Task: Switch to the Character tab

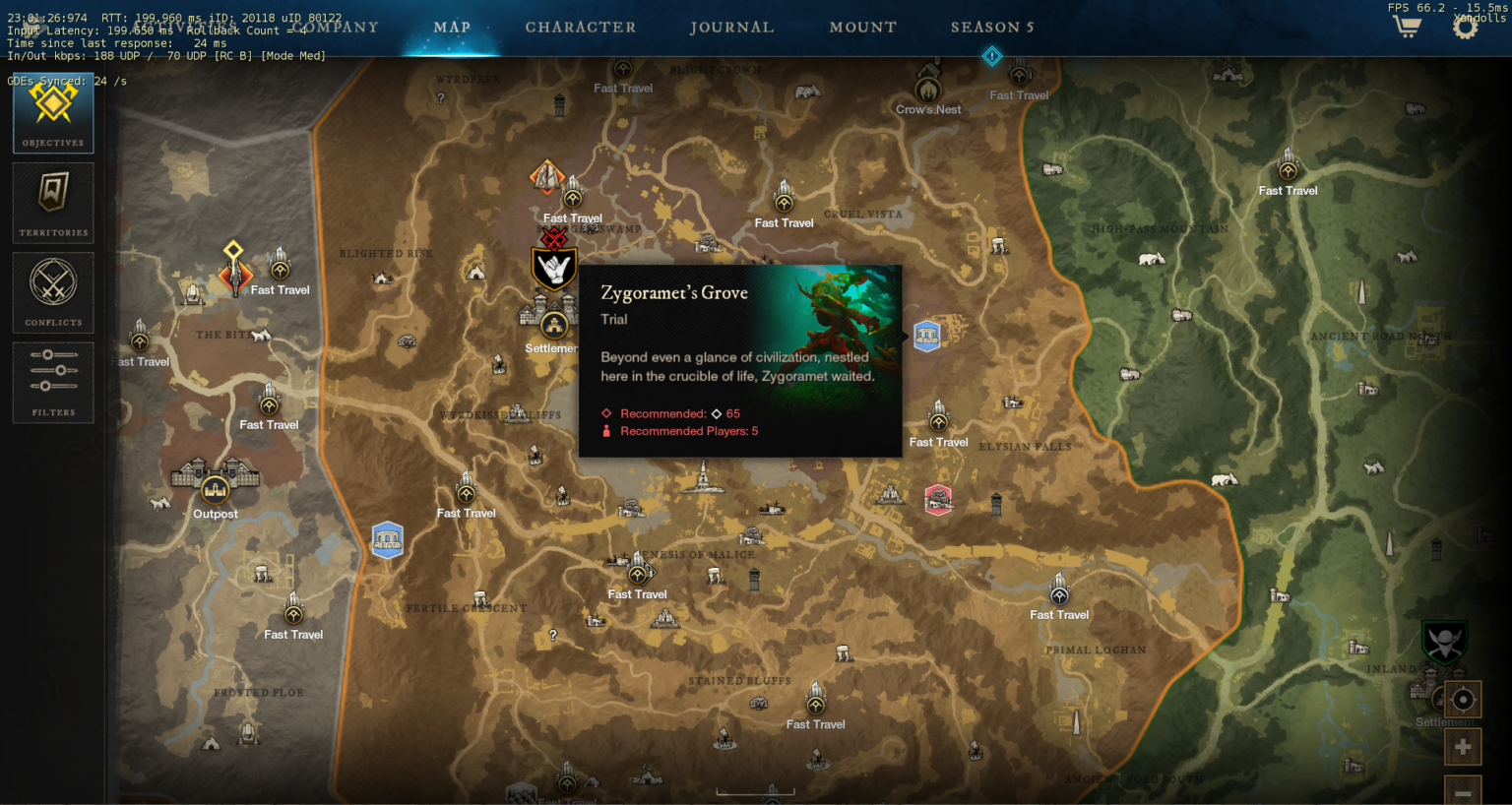Action: tap(581, 27)
